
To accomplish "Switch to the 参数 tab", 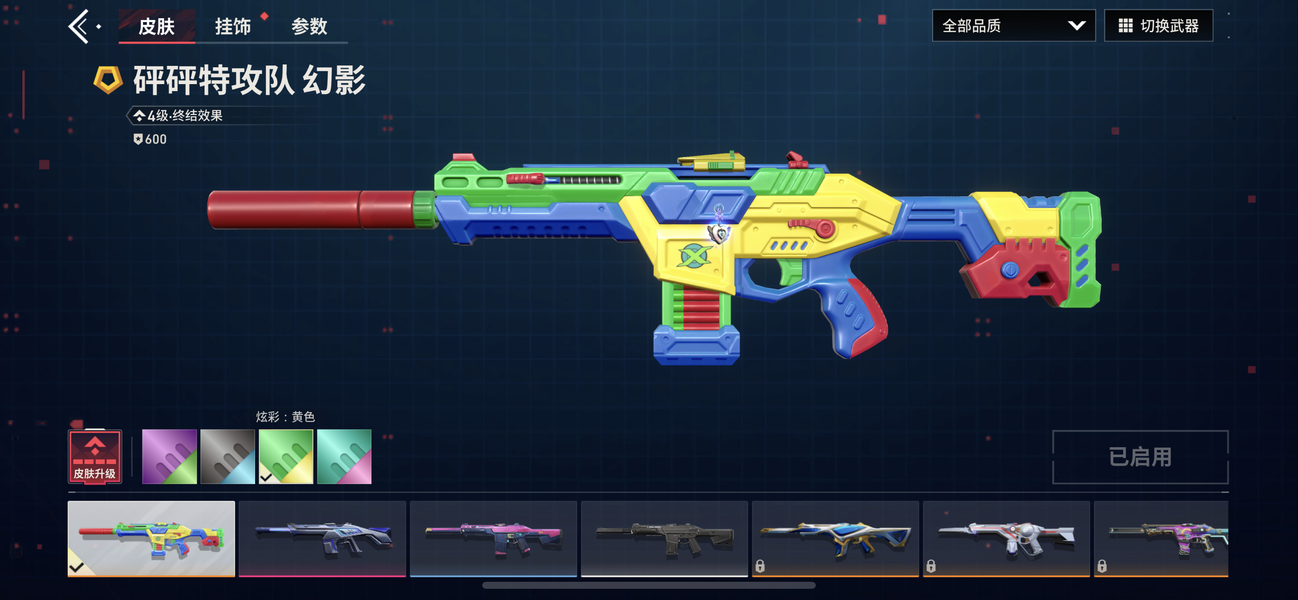I will (309, 26).
